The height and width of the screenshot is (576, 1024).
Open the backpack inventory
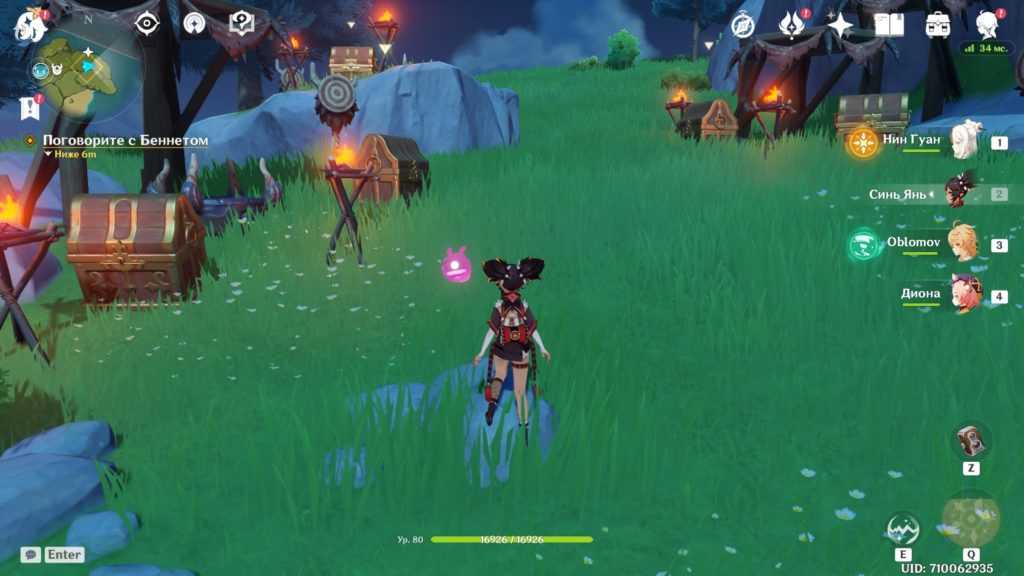tap(938, 25)
